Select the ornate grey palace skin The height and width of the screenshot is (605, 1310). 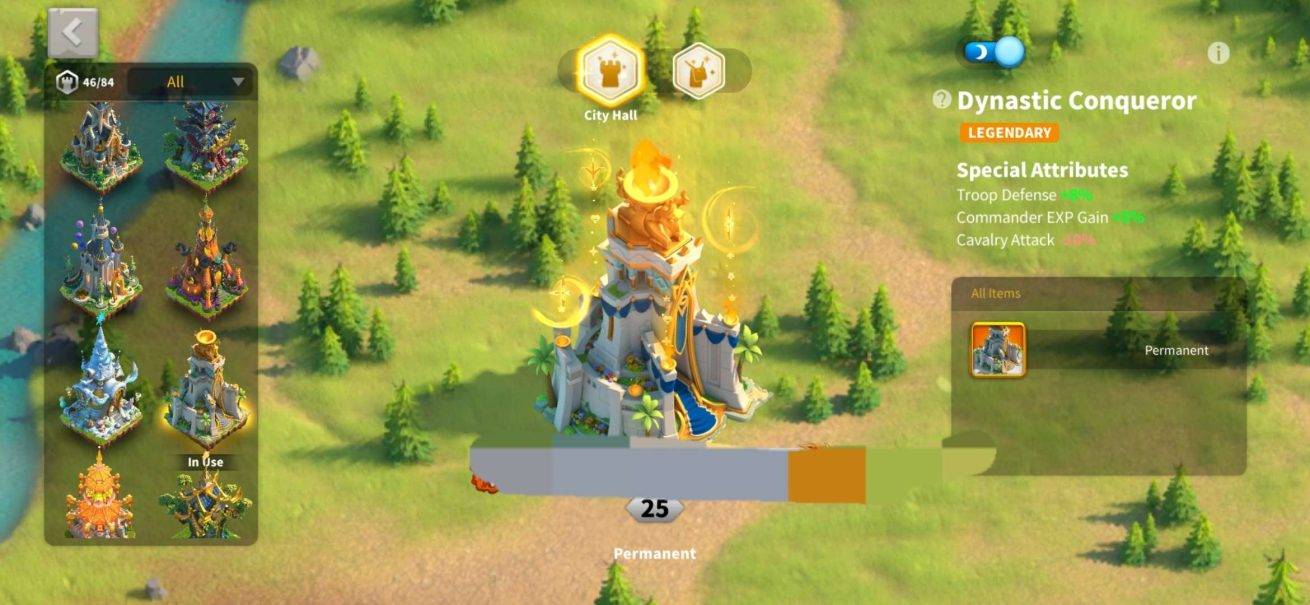pyautogui.click(x=100, y=145)
